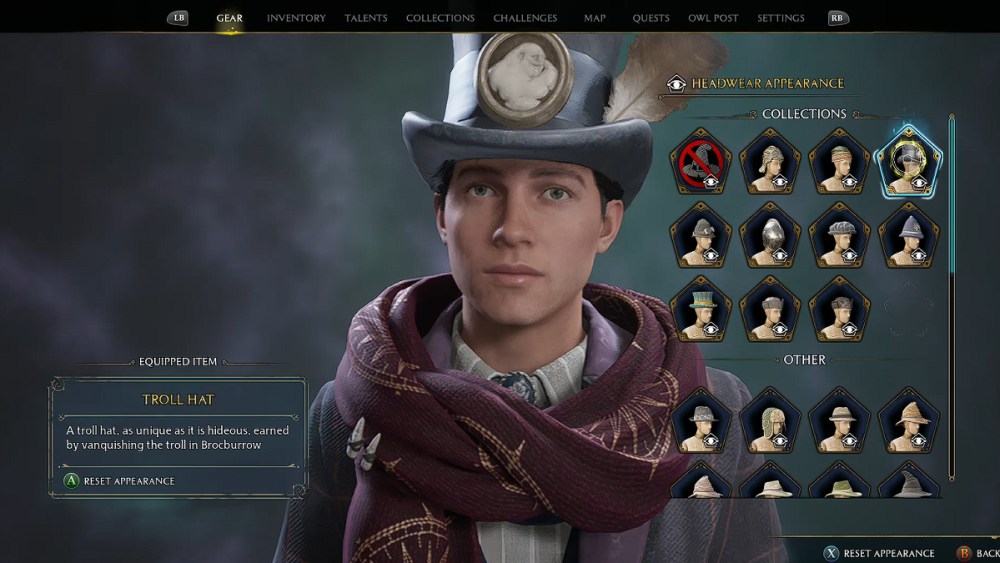
Task: Select the Gear tab
Action: [x=230, y=18]
